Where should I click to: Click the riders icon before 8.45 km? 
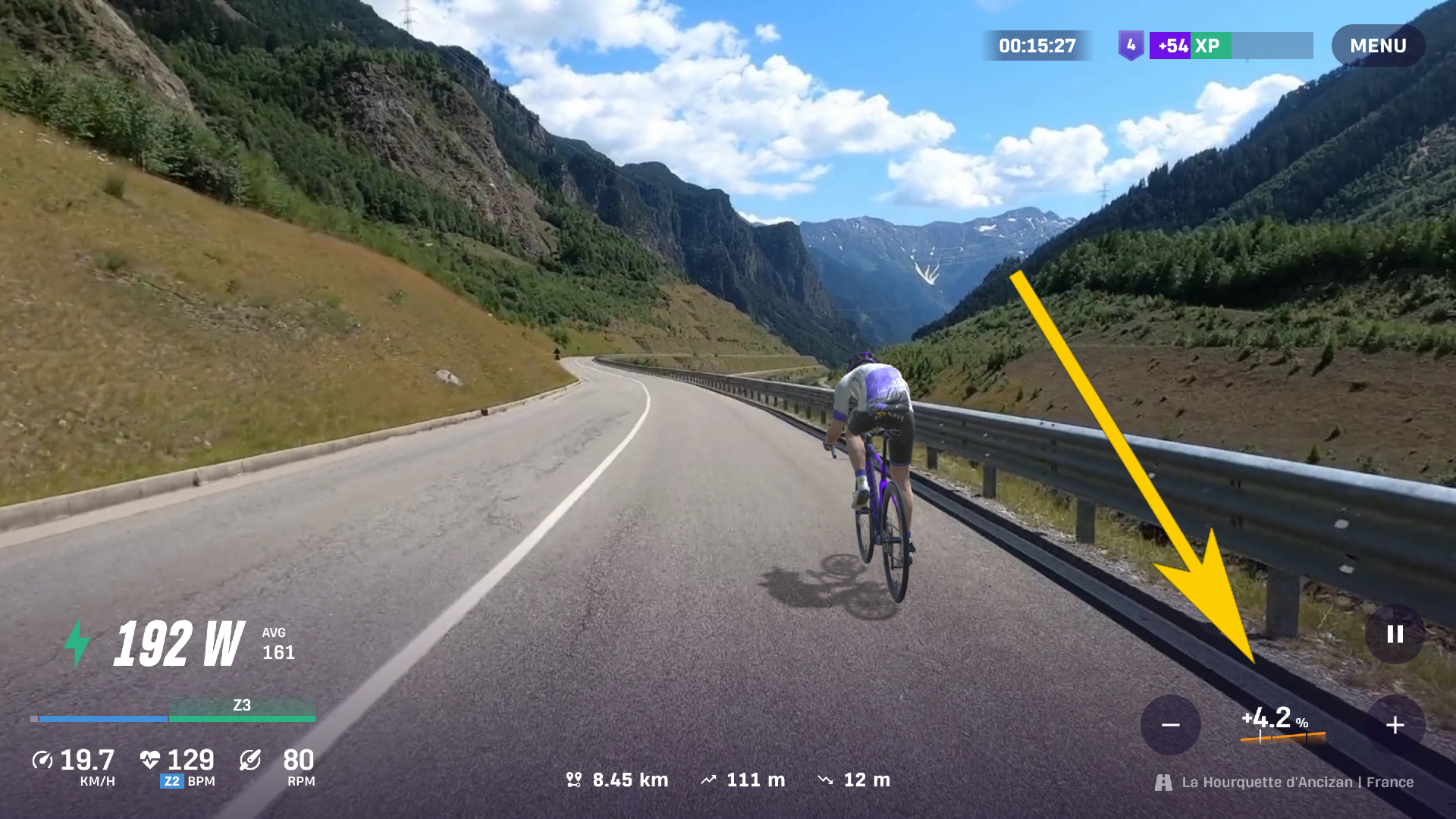click(576, 780)
